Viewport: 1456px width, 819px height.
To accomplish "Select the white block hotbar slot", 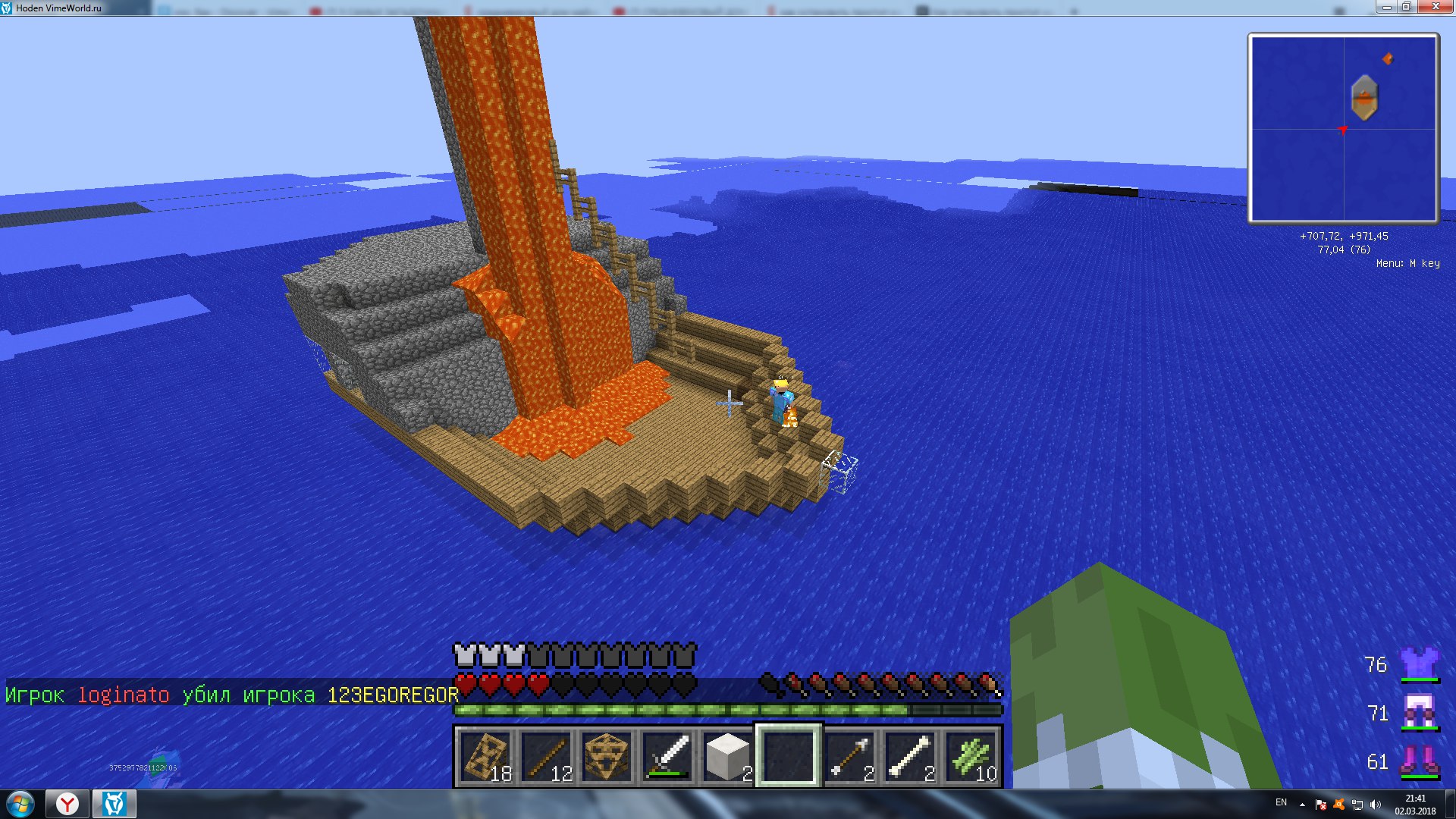I will [728, 756].
